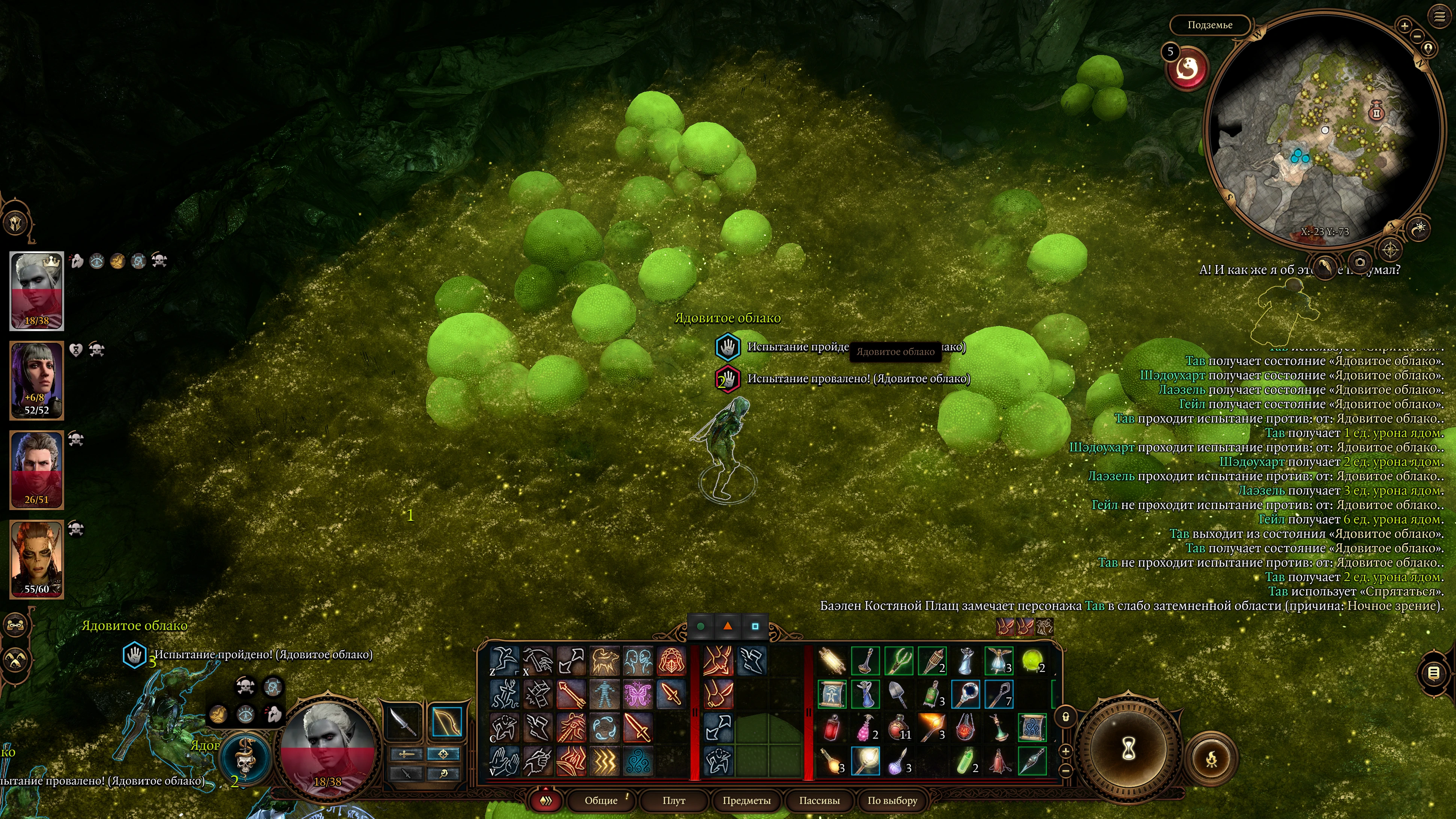Viewport: 1456px width, 819px height.
Task: Open the main menu hamburger button
Action: pyautogui.click(x=1439, y=17)
